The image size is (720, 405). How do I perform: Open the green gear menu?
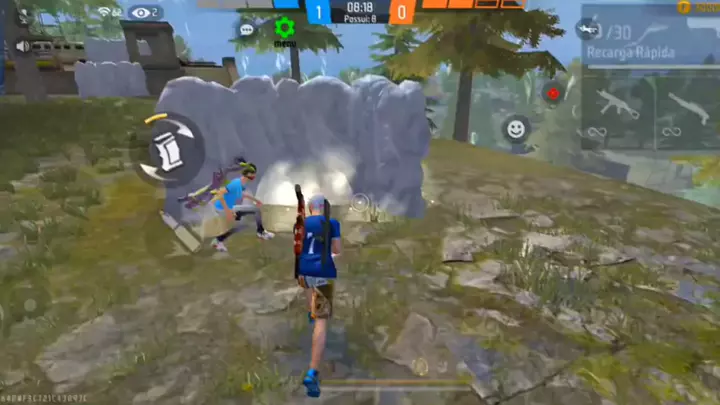(284, 28)
